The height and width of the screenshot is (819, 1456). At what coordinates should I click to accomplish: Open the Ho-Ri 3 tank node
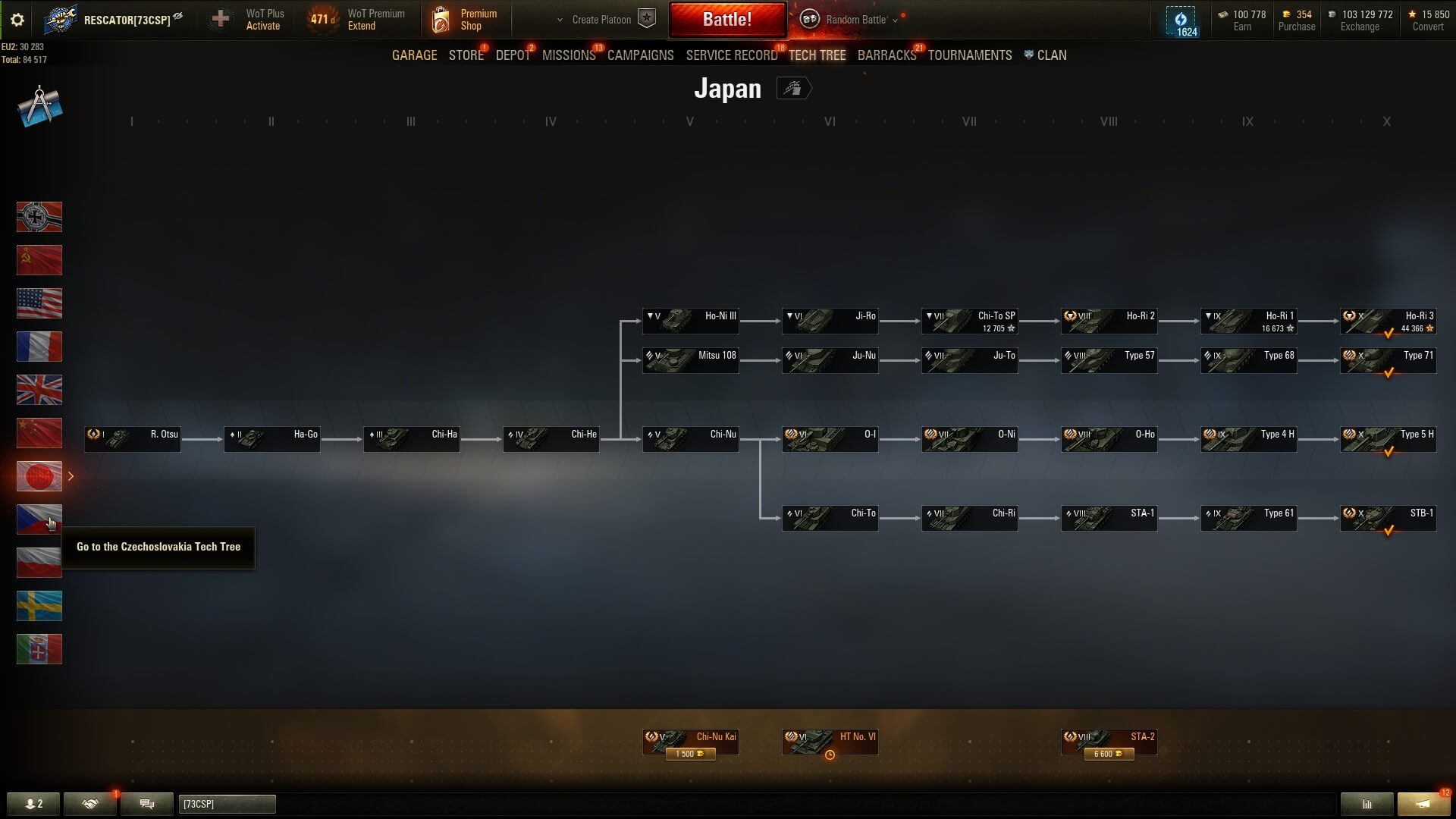click(1388, 321)
